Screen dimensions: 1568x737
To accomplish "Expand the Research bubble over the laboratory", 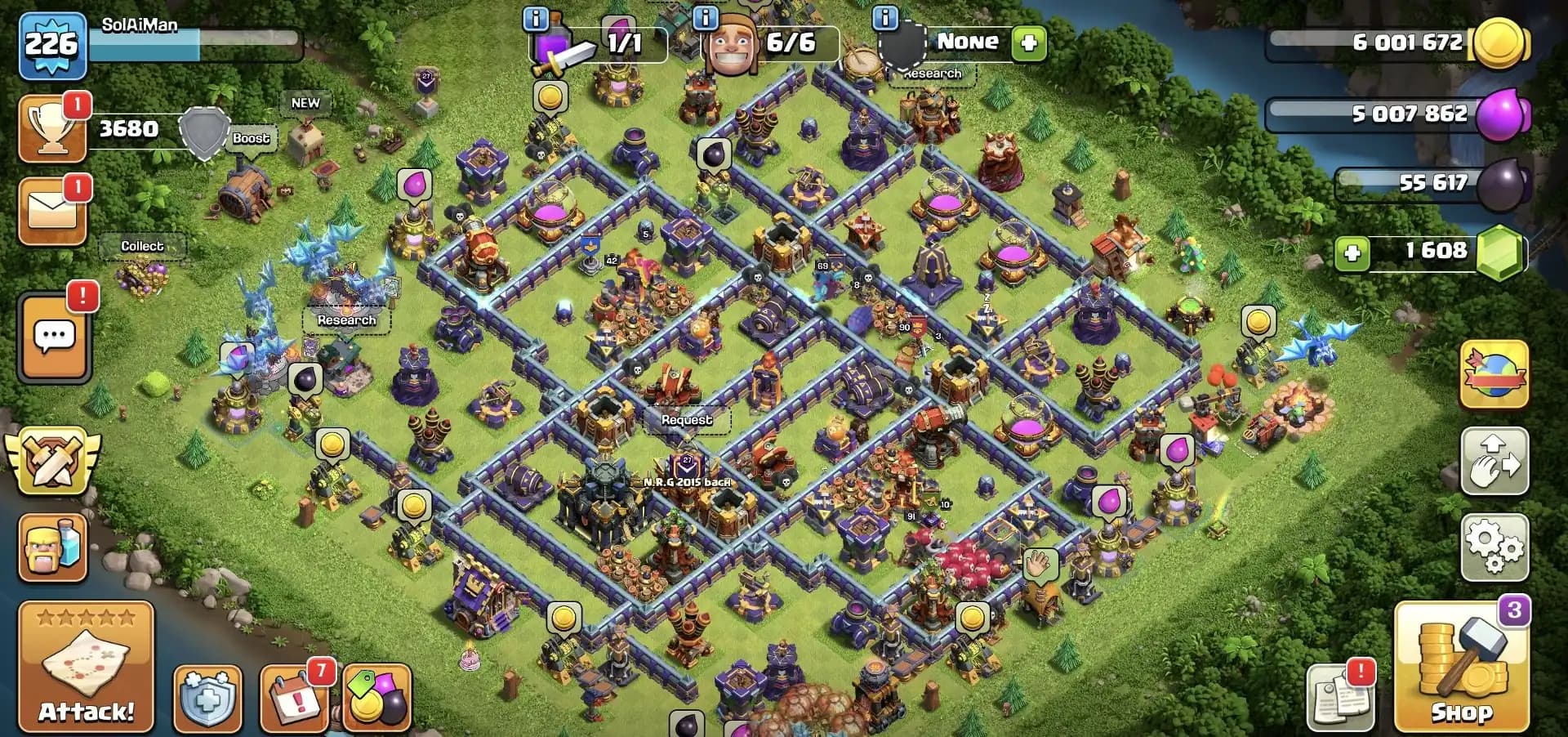I will tap(346, 320).
